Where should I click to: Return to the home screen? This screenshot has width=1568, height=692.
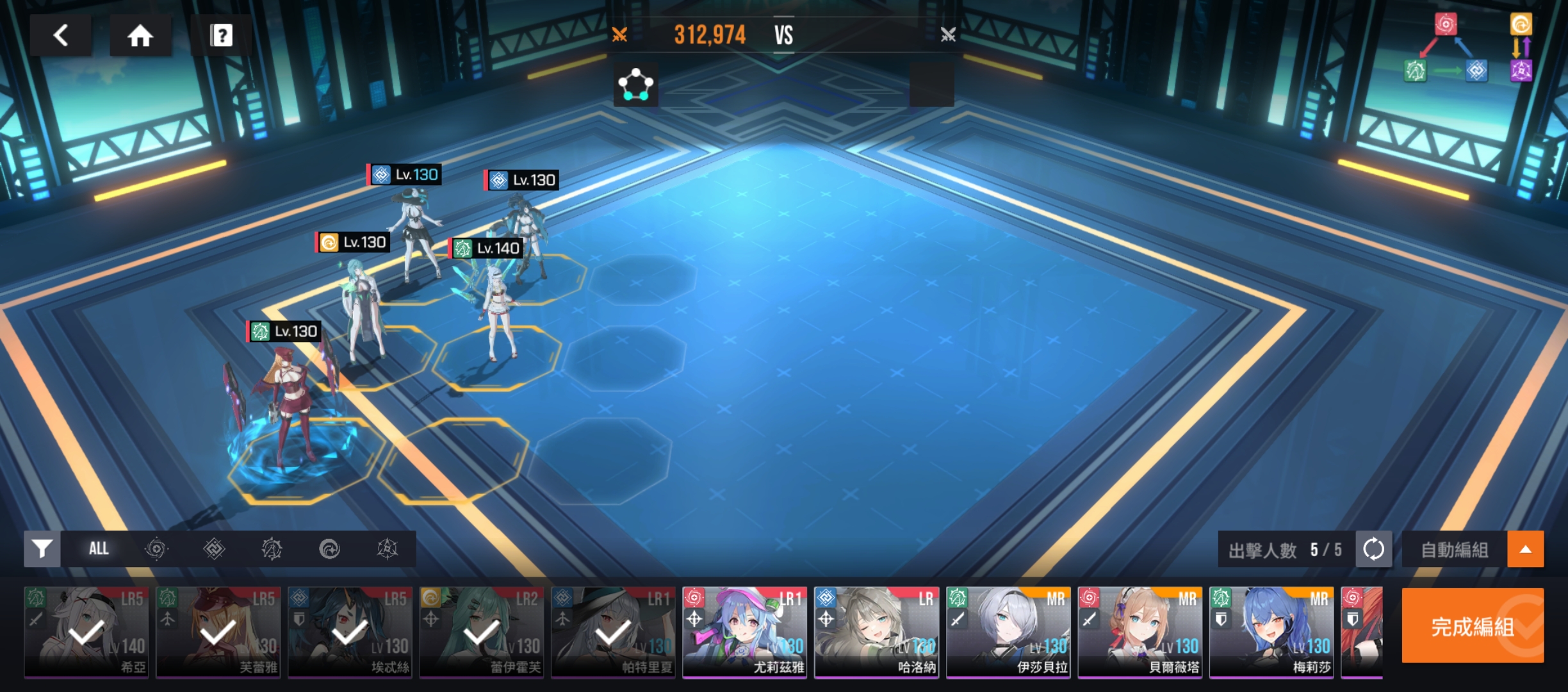point(140,35)
